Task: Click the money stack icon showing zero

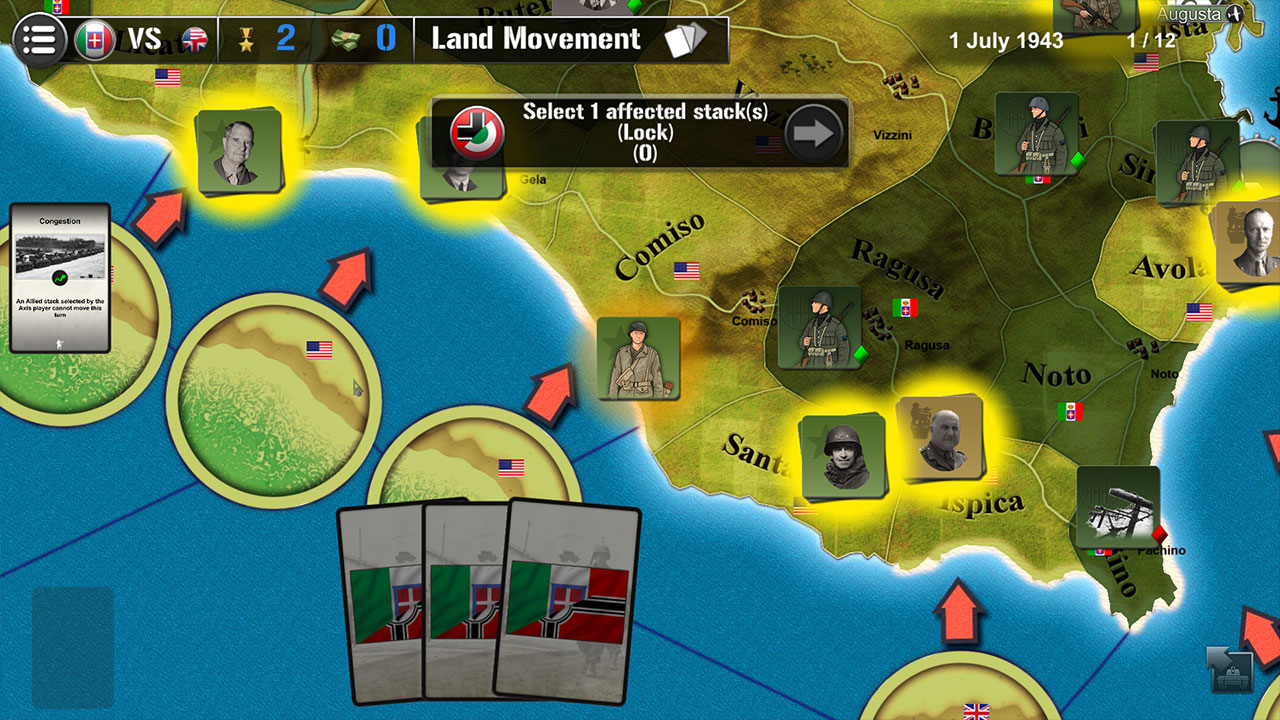Action: [x=345, y=38]
